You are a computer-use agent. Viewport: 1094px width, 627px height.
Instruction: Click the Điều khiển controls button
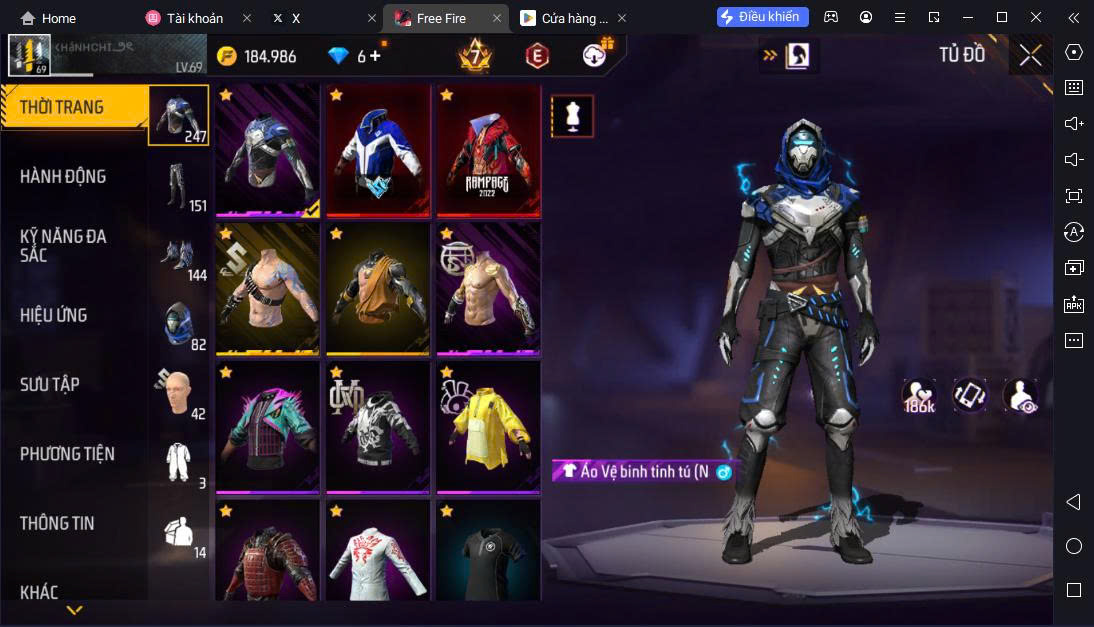click(x=762, y=17)
